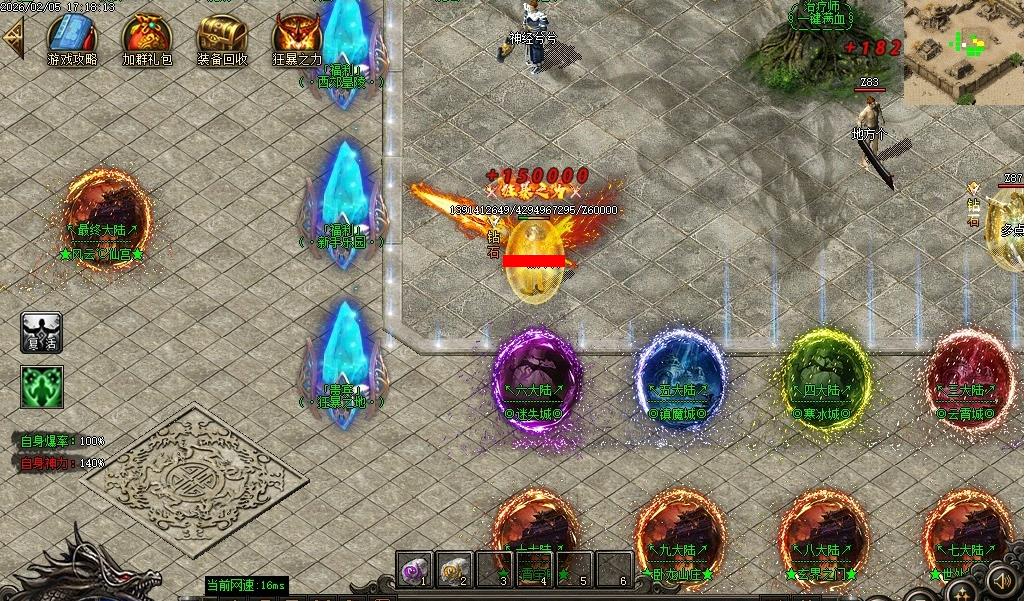Use the golden scroll in hotbar slot 2
The height and width of the screenshot is (601, 1029).
(x=454, y=569)
